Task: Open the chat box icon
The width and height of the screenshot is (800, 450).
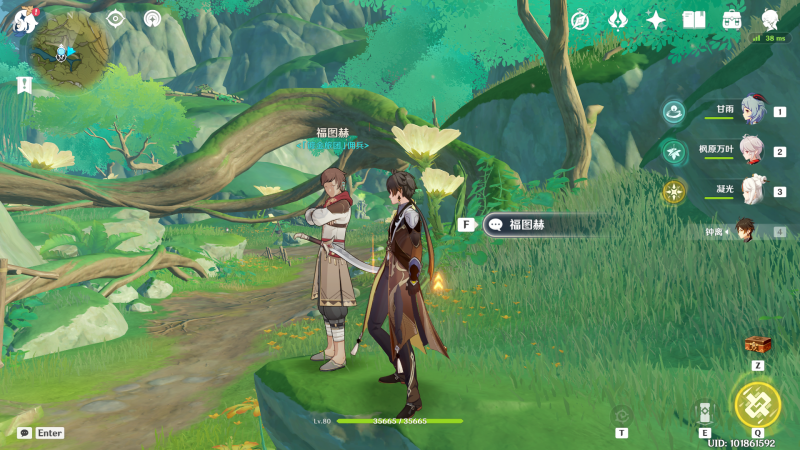Action: point(25,433)
